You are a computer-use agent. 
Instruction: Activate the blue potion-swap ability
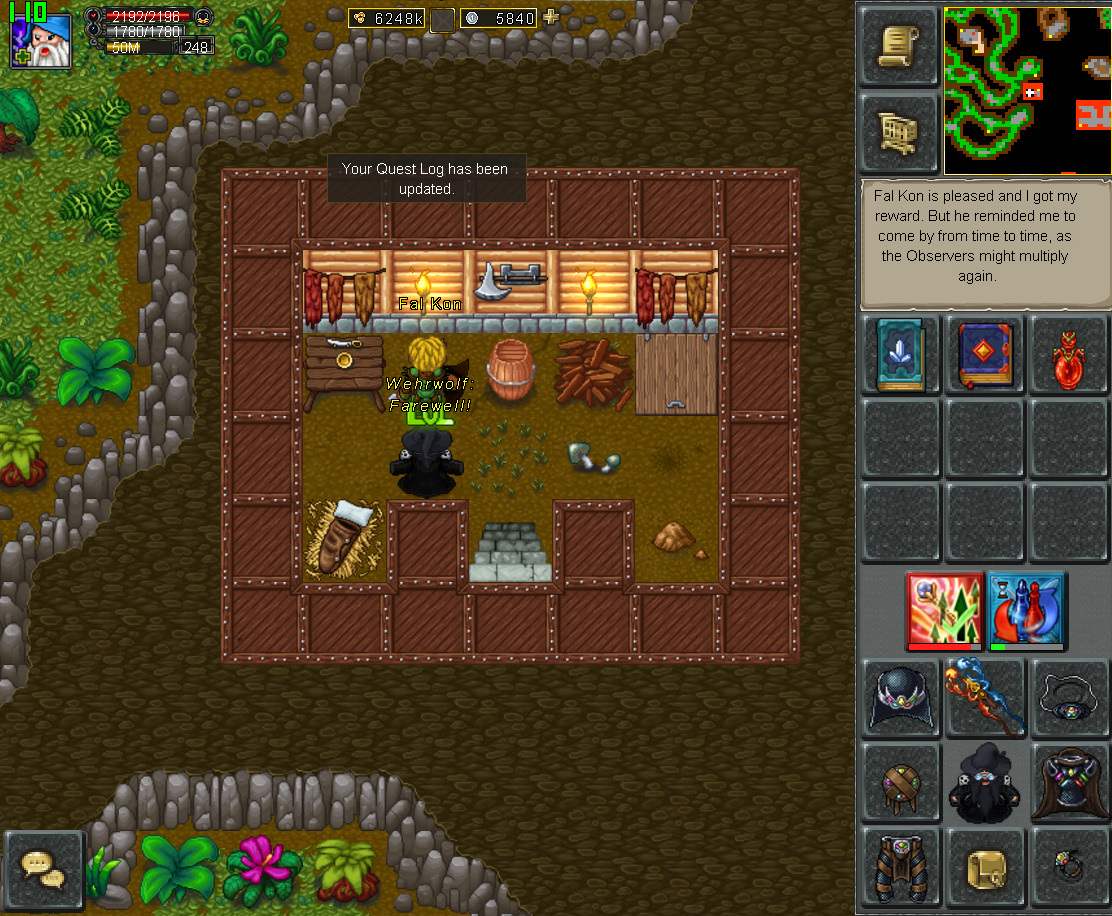point(1026,610)
